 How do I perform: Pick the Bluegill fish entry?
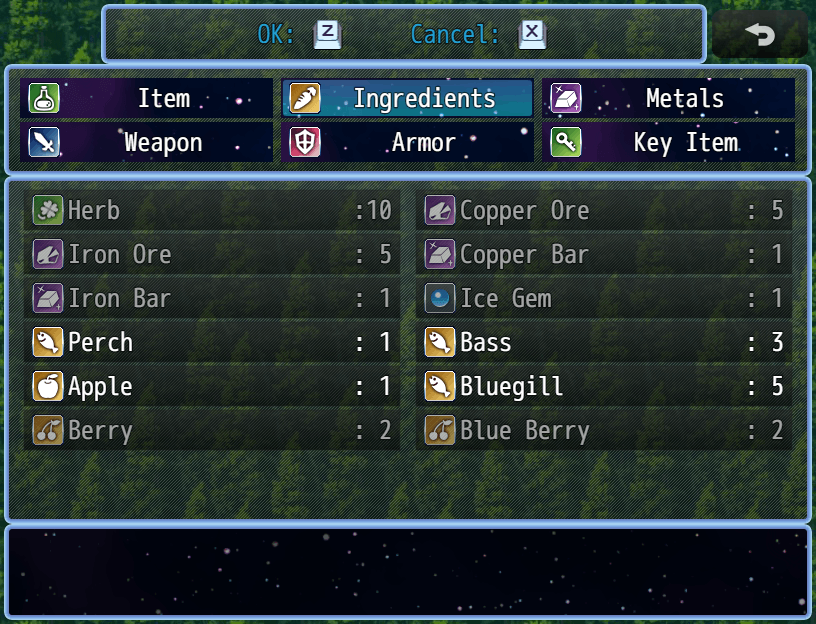[604, 386]
